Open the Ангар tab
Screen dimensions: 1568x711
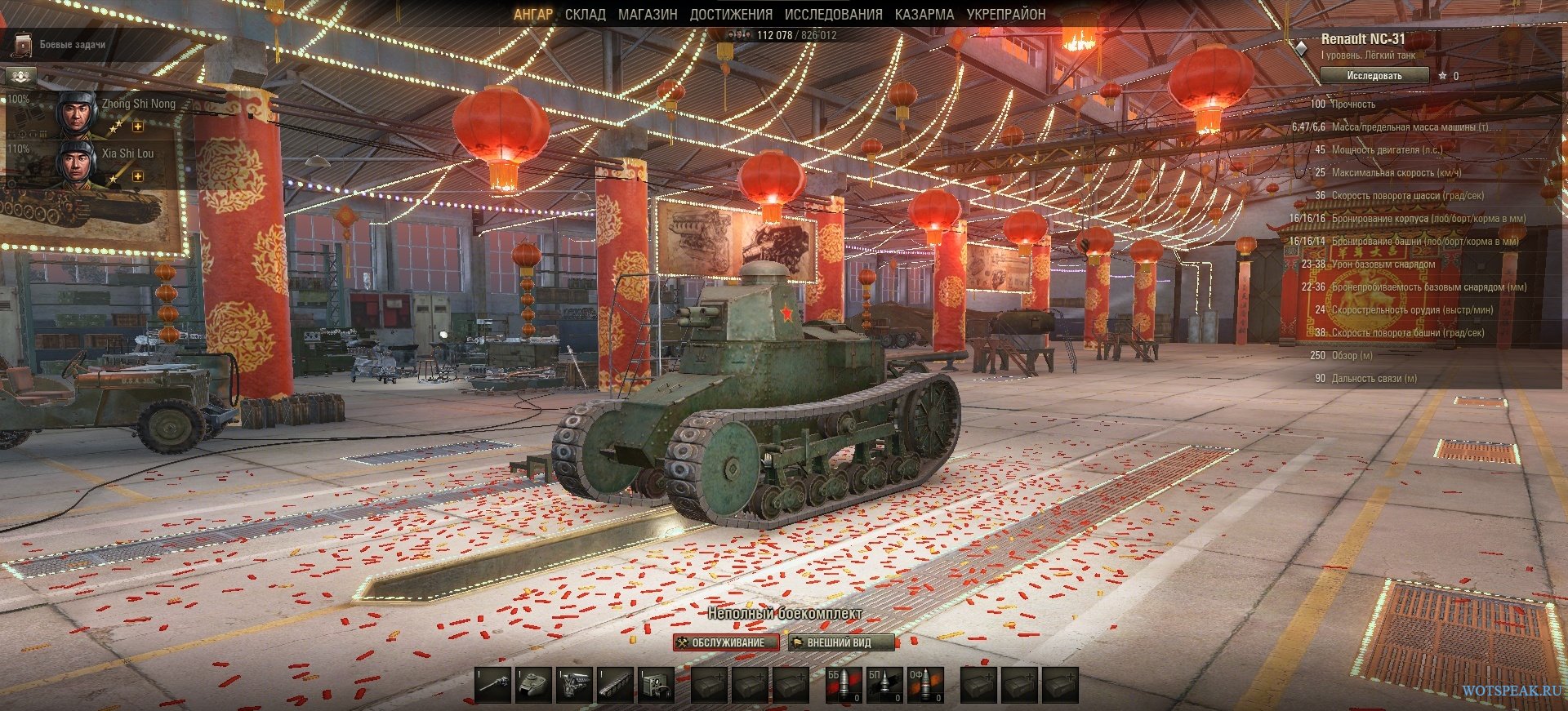point(532,15)
